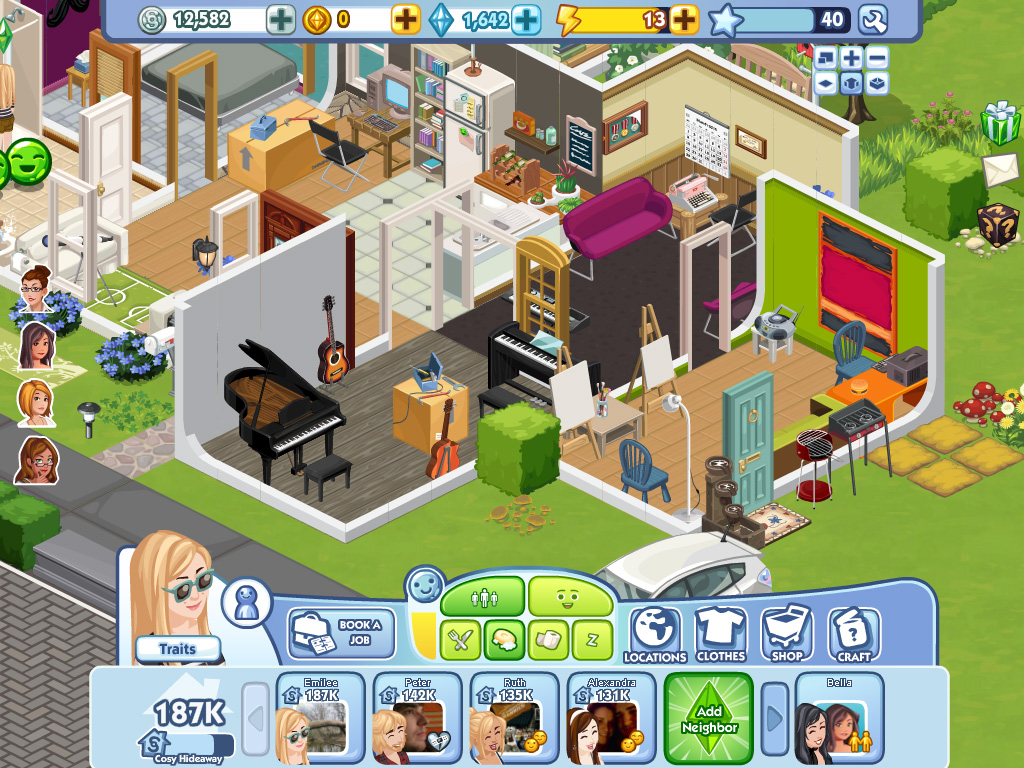Screen dimensions: 1024x768
Task: Click the Add Neighbor button
Action: click(709, 718)
